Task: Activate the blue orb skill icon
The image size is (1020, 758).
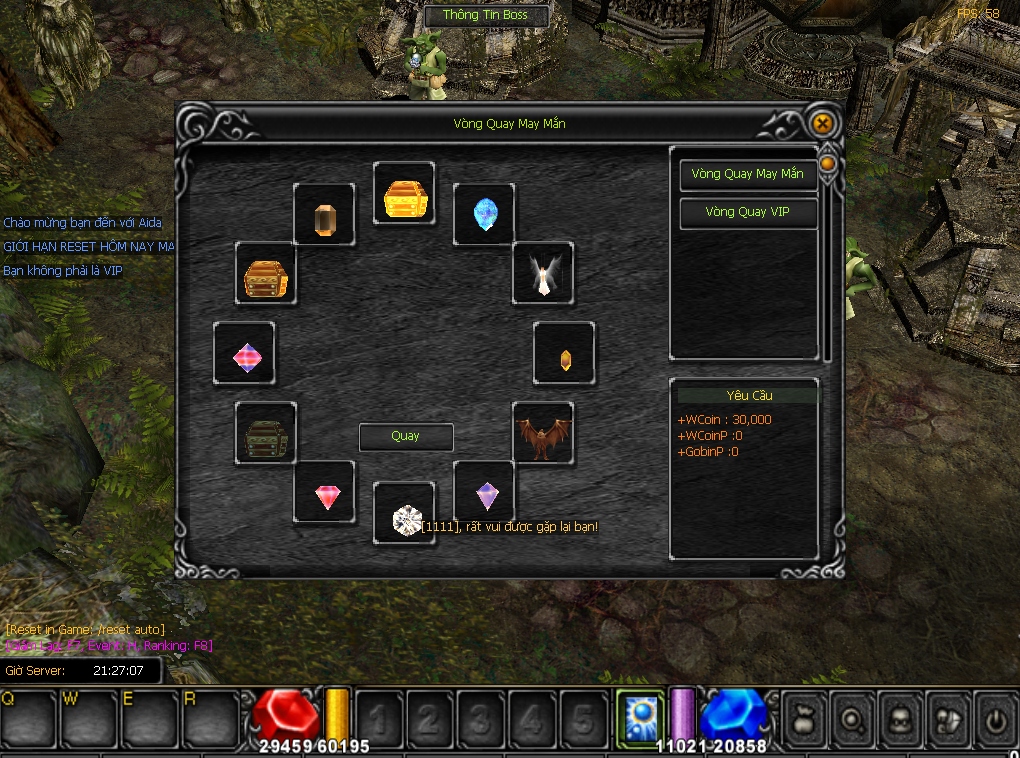Action: click(640, 714)
